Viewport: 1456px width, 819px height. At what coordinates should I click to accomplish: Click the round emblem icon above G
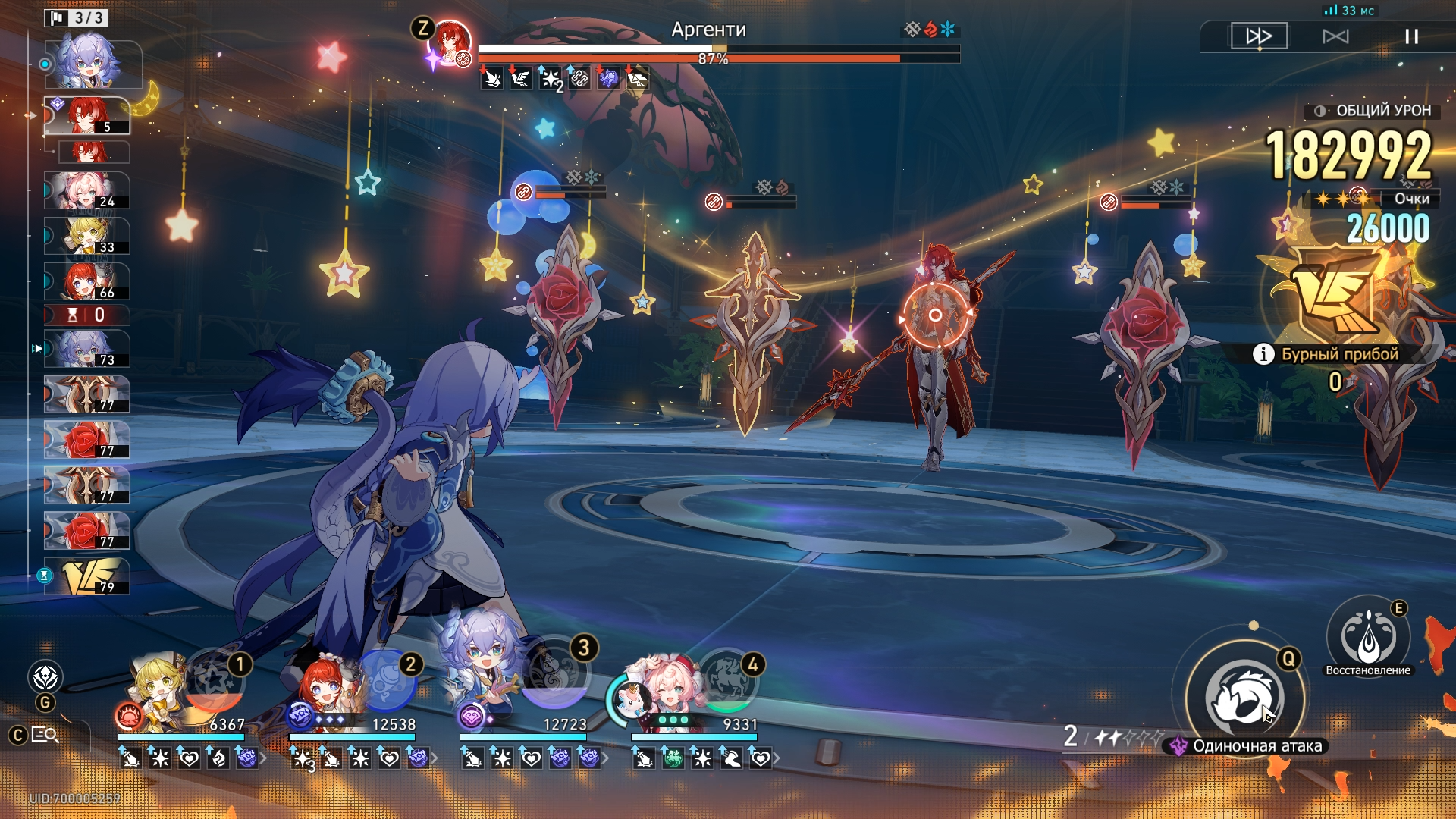(x=45, y=676)
